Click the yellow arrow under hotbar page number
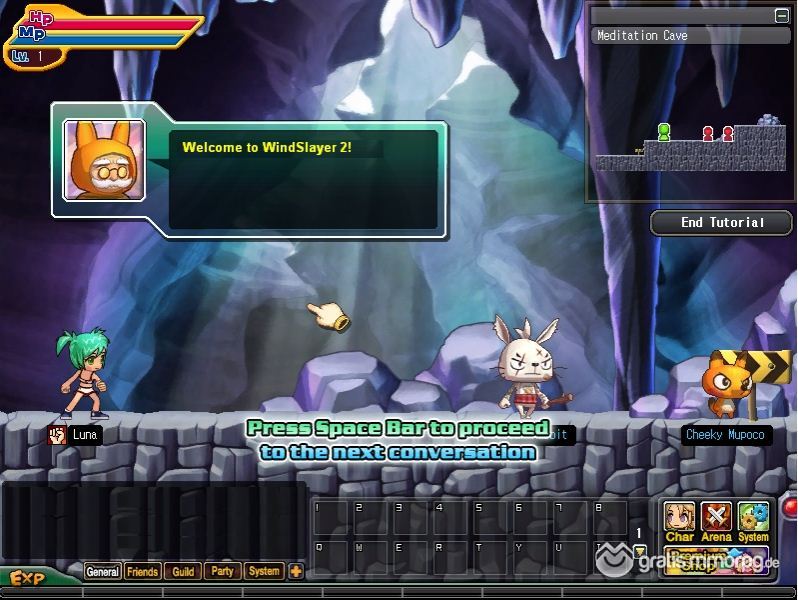This screenshot has height=600, width=798. [639, 551]
